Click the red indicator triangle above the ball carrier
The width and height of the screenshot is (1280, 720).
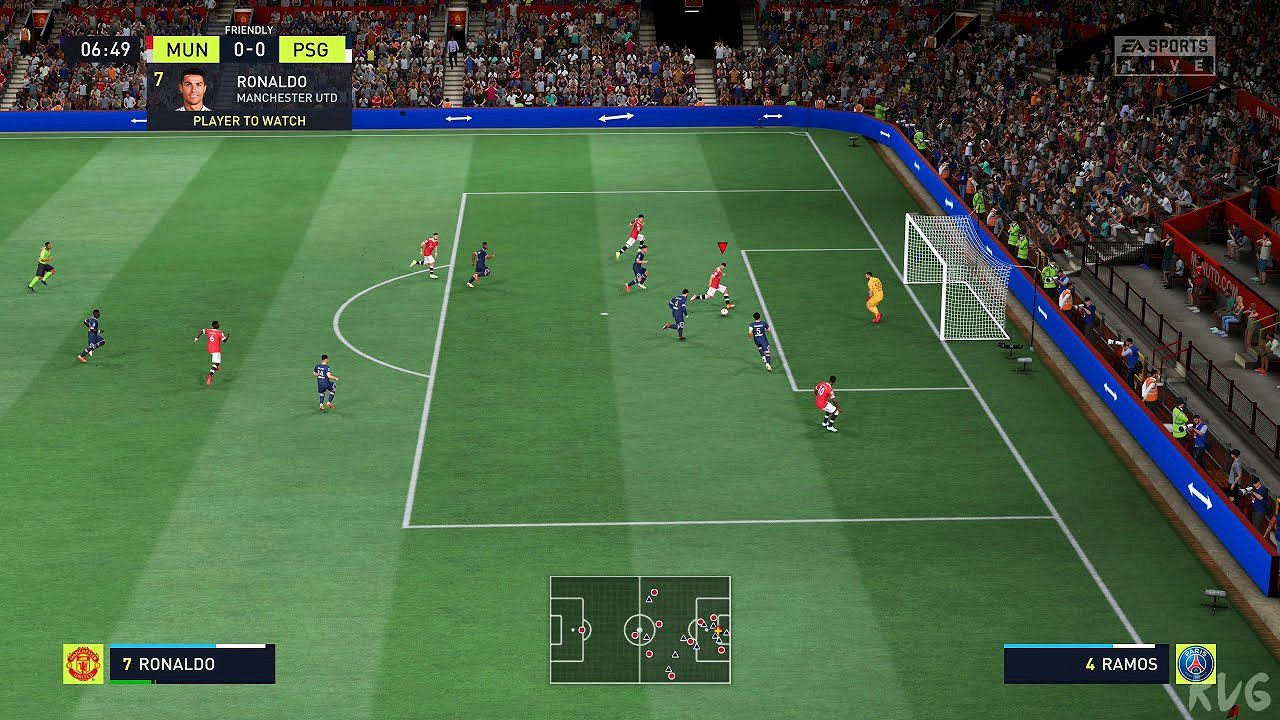click(720, 244)
